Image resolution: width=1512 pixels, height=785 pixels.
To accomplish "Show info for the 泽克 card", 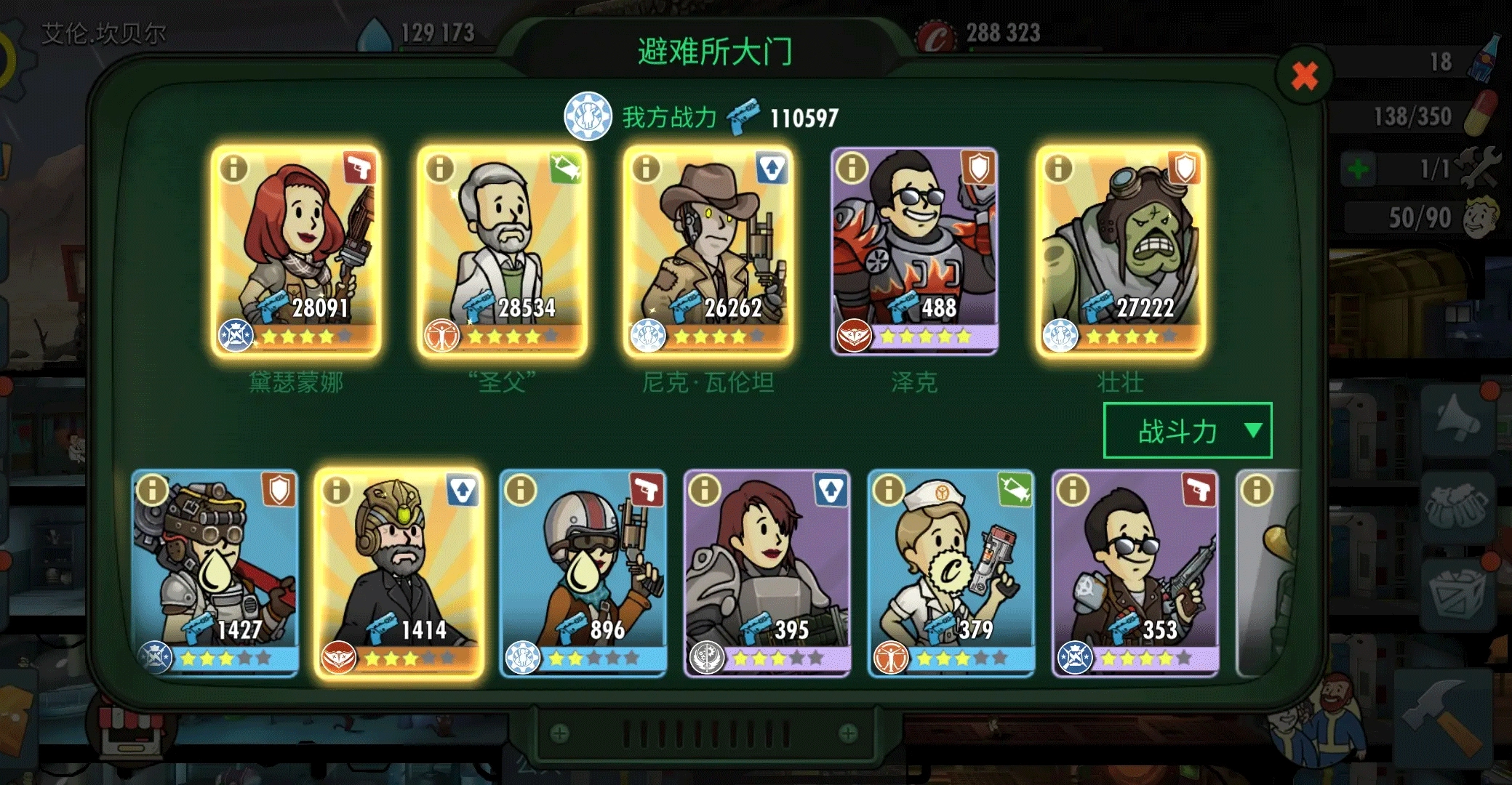I will point(852,169).
